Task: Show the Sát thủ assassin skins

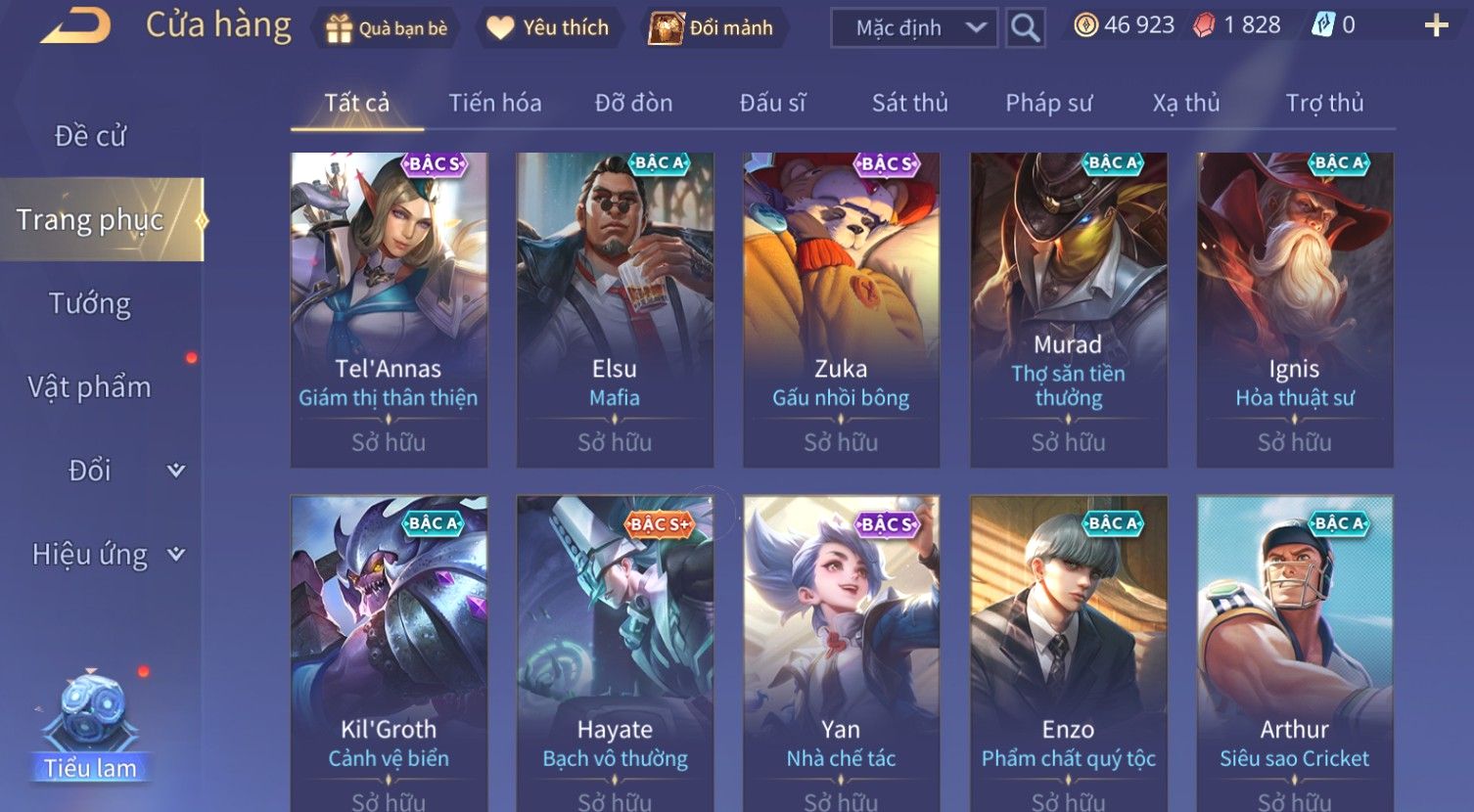Action: point(909,103)
